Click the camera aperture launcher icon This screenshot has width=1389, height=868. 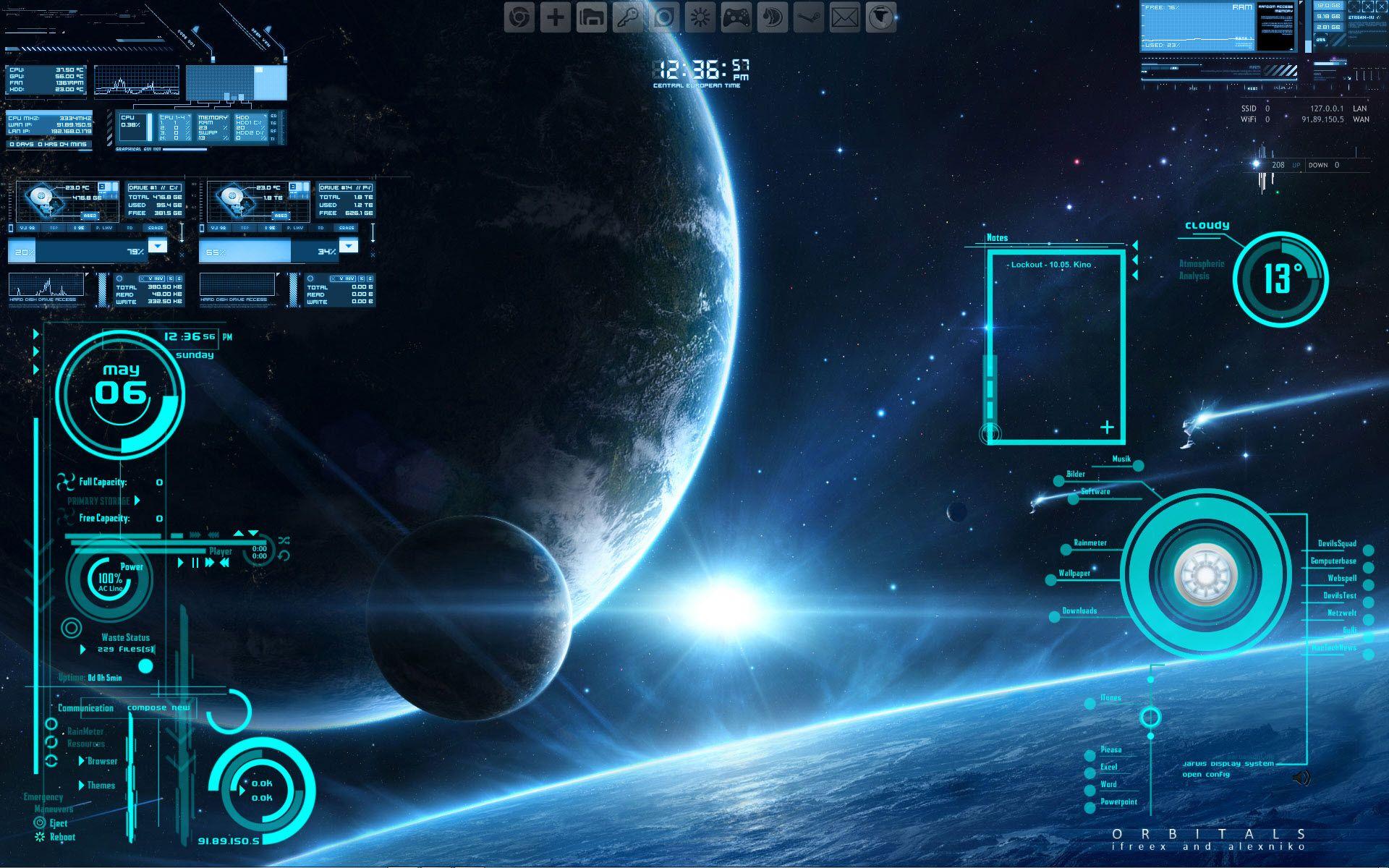[664, 18]
